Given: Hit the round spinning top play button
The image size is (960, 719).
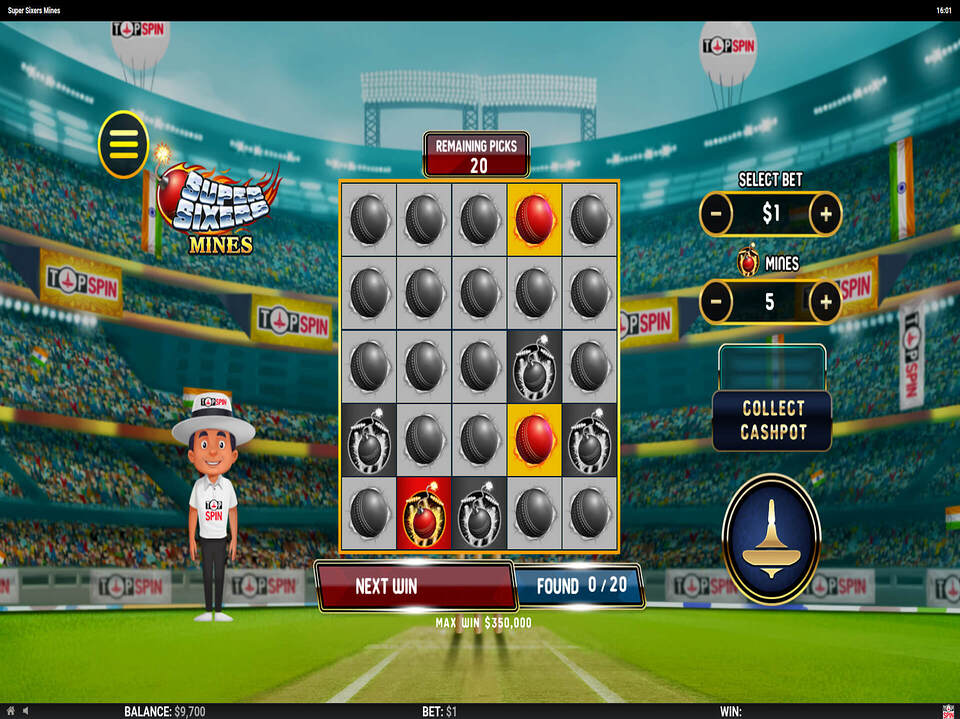Looking at the screenshot, I should coord(771,539).
